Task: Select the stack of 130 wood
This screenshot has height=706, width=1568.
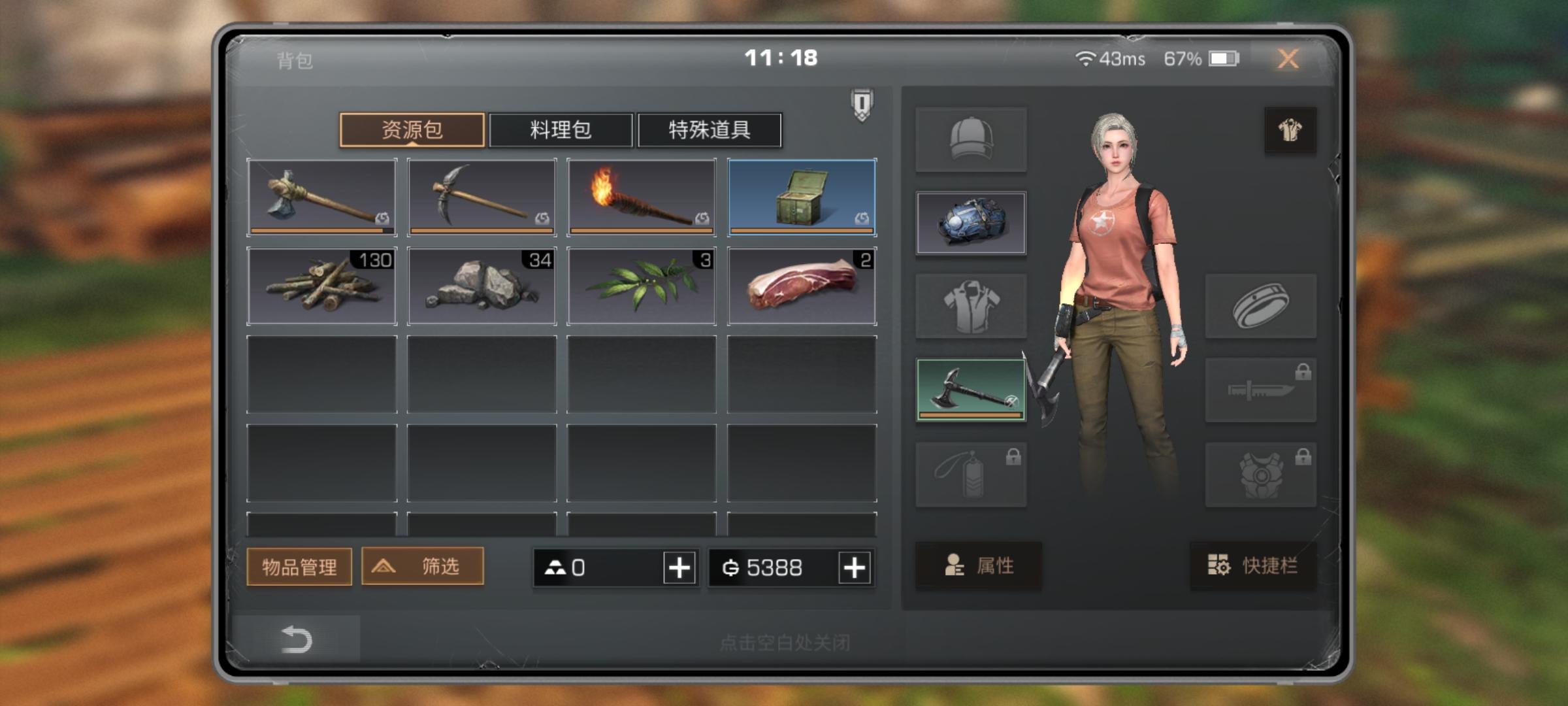Action: click(322, 286)
